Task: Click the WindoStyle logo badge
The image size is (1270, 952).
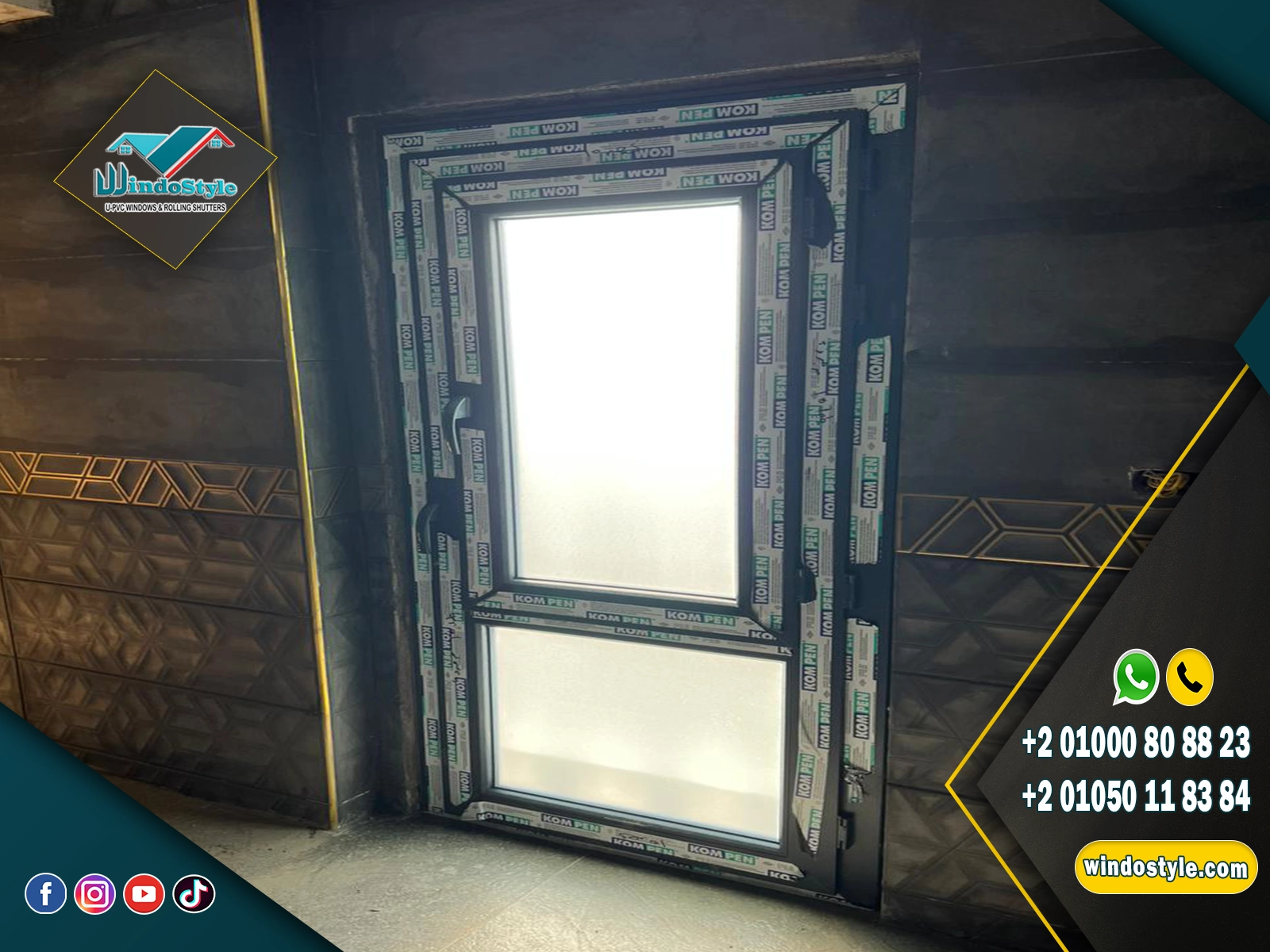Action: (165, 170)
